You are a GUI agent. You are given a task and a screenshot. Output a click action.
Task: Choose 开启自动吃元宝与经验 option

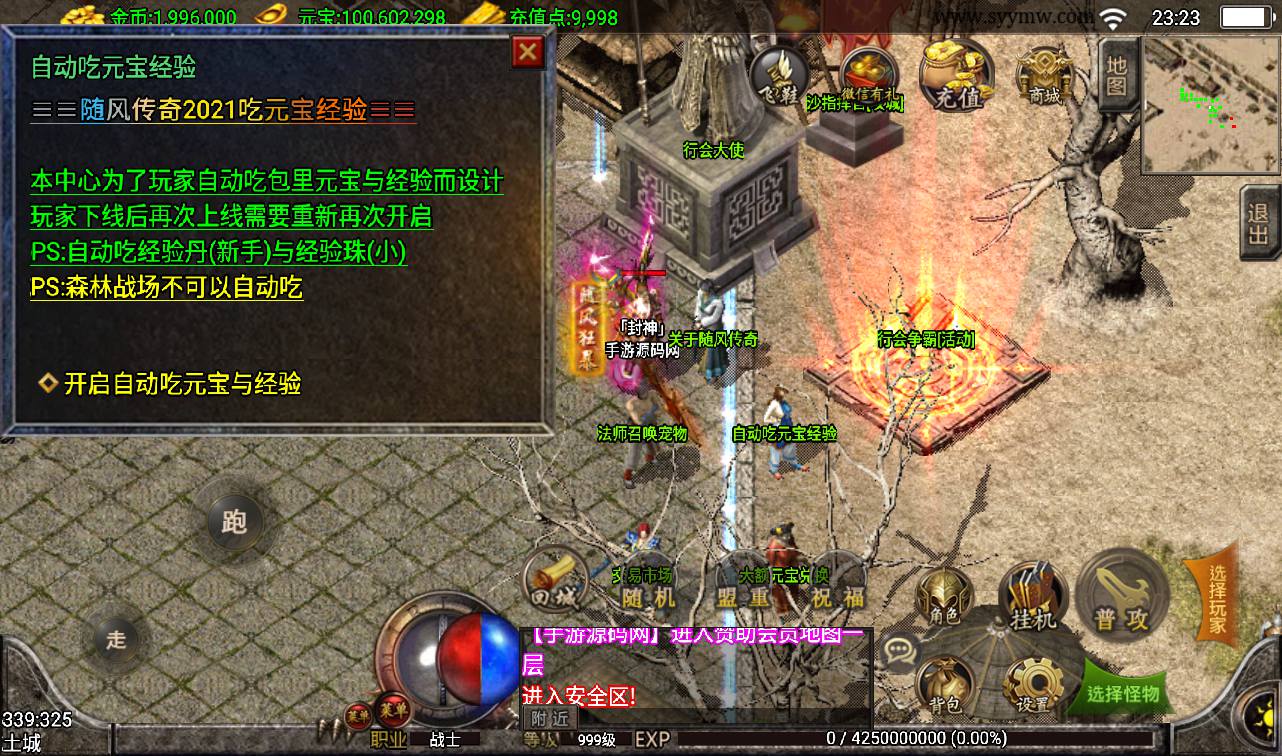182,384
